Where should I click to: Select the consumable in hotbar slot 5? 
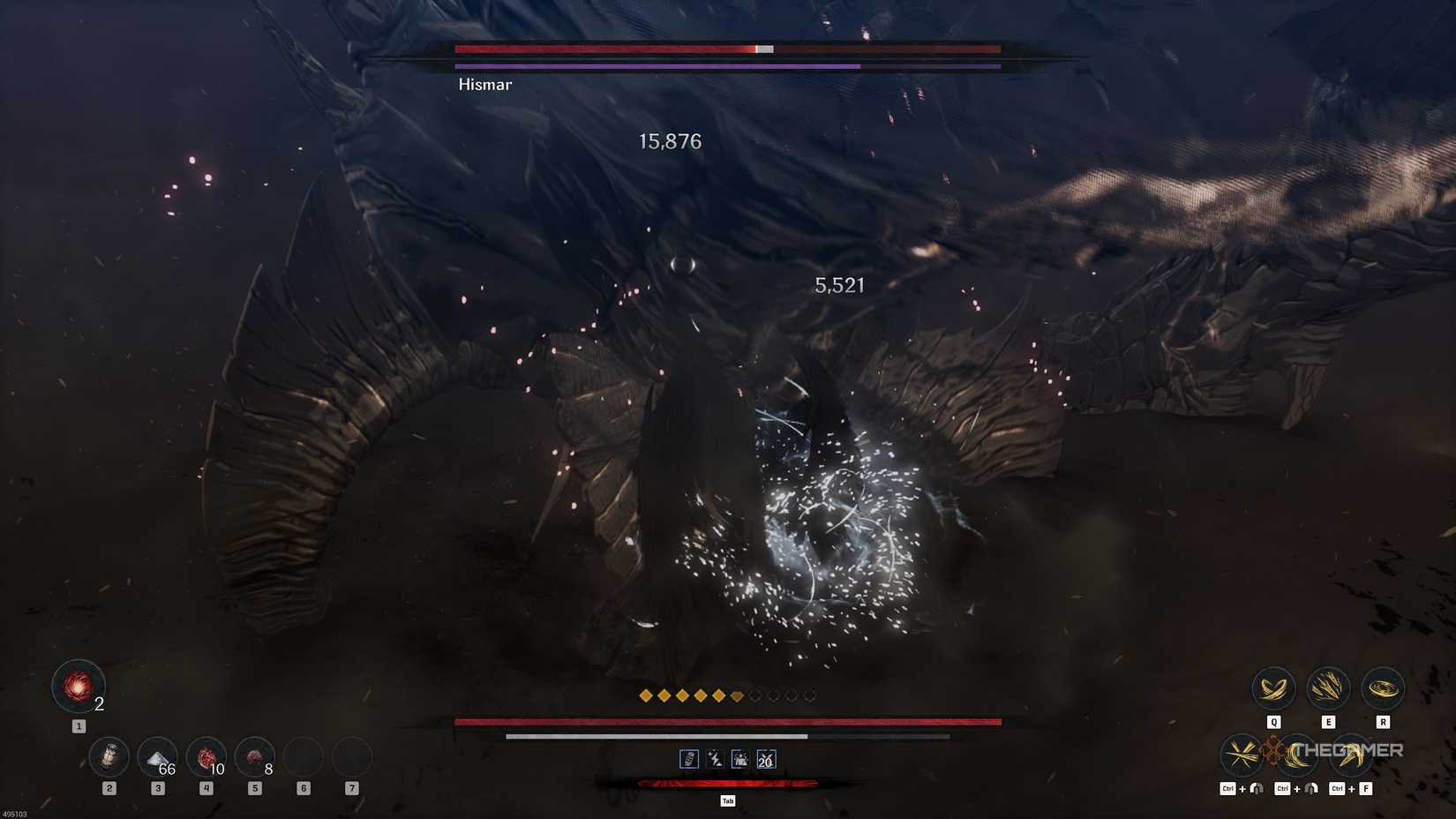pos(255,755)
